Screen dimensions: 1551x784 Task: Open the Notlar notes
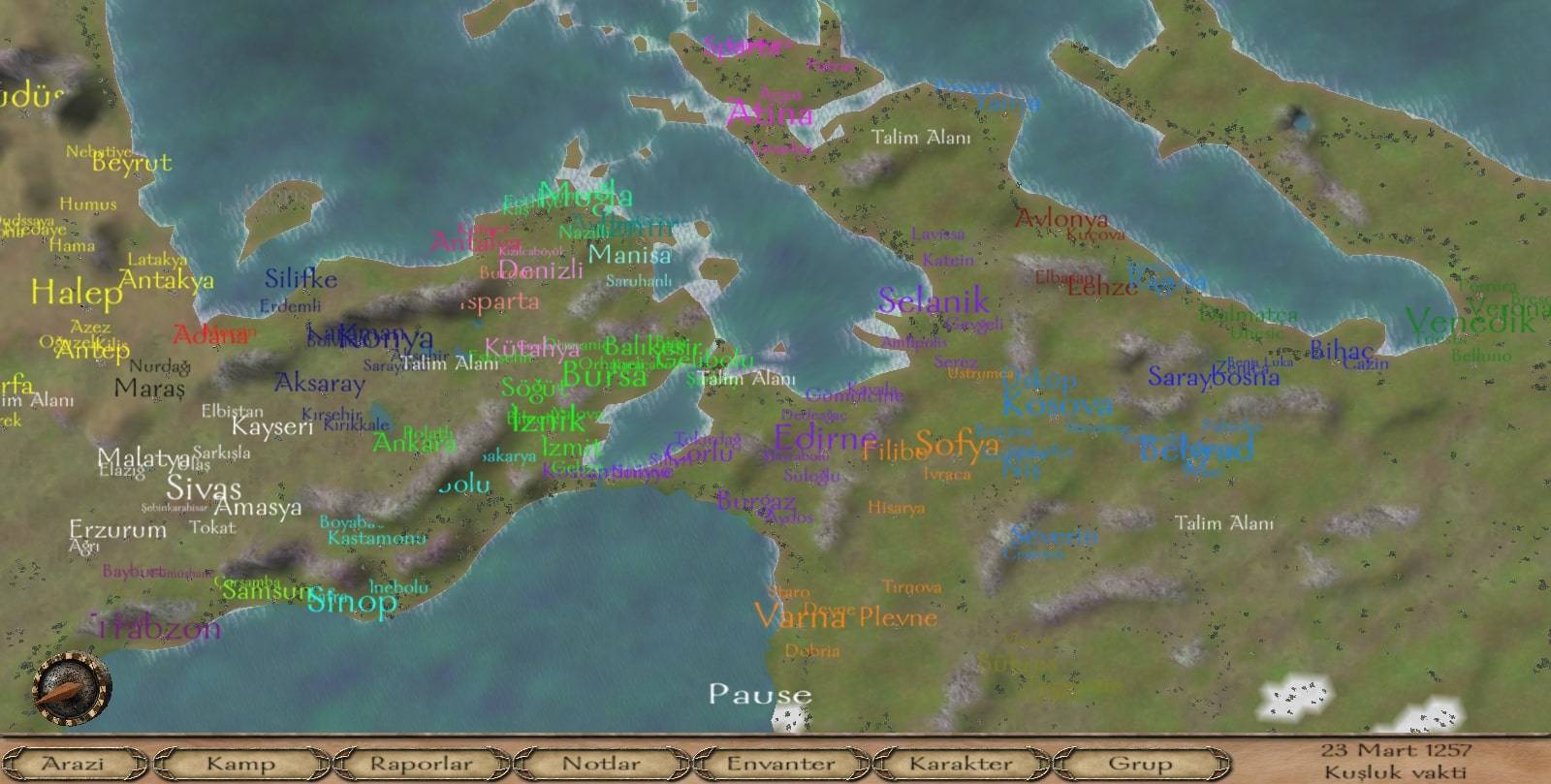point(601,764)
